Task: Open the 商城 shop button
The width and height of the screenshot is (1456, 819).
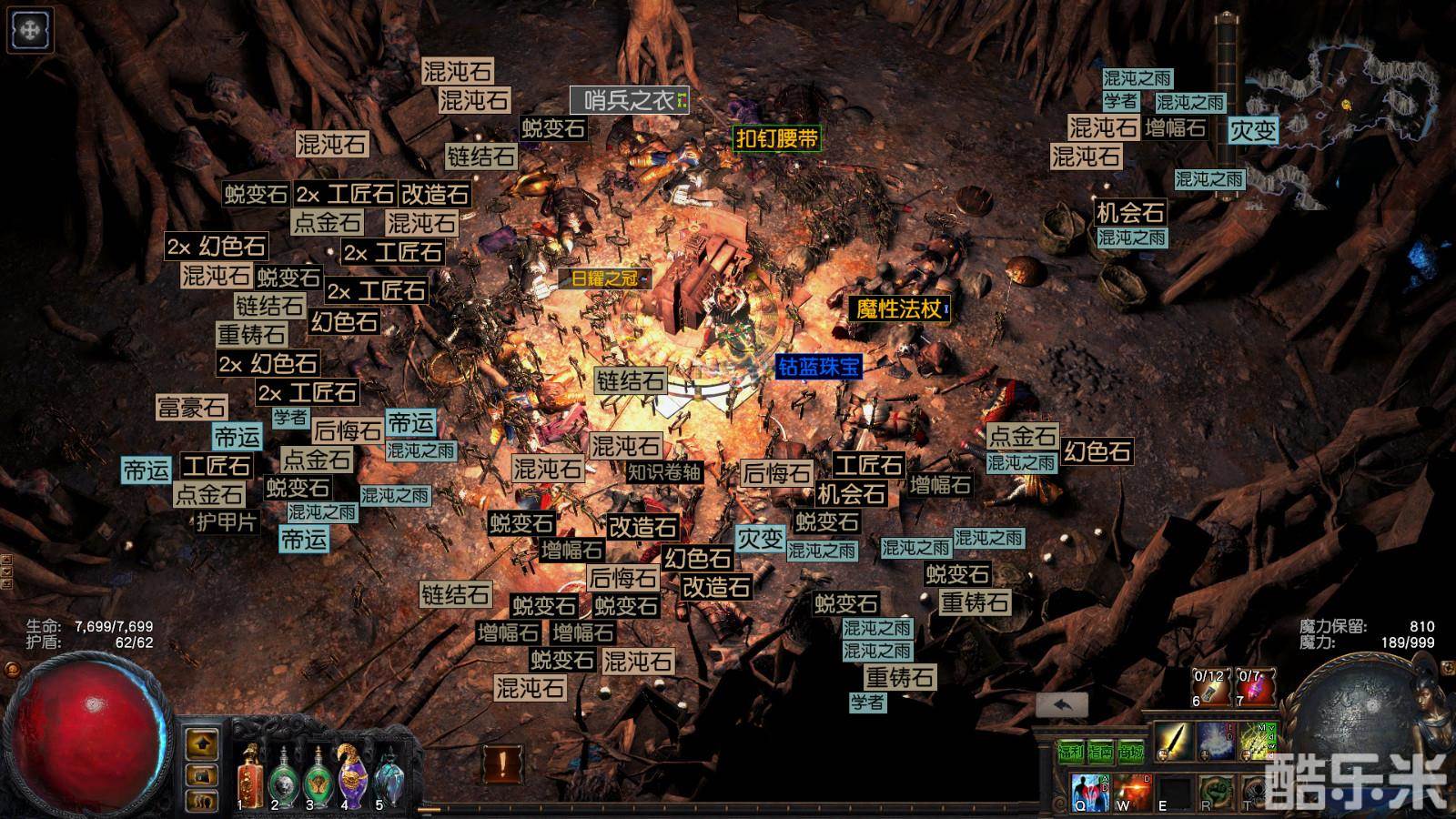Action: pos(1131,752)
